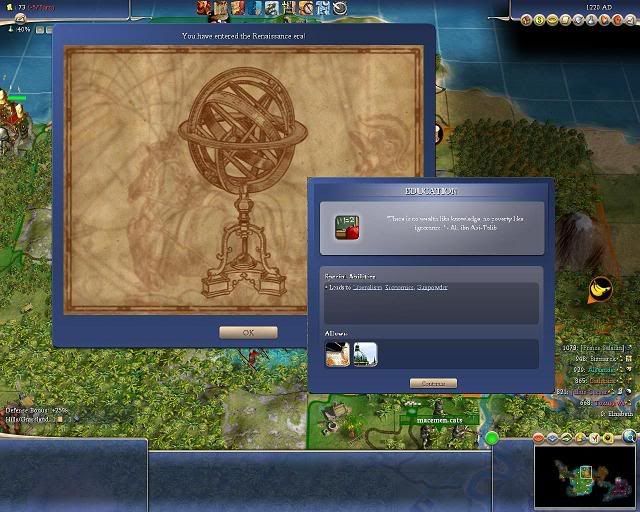View the first building allowed by Education
This screenshot has width=640, height=512.
coord(338,354)
